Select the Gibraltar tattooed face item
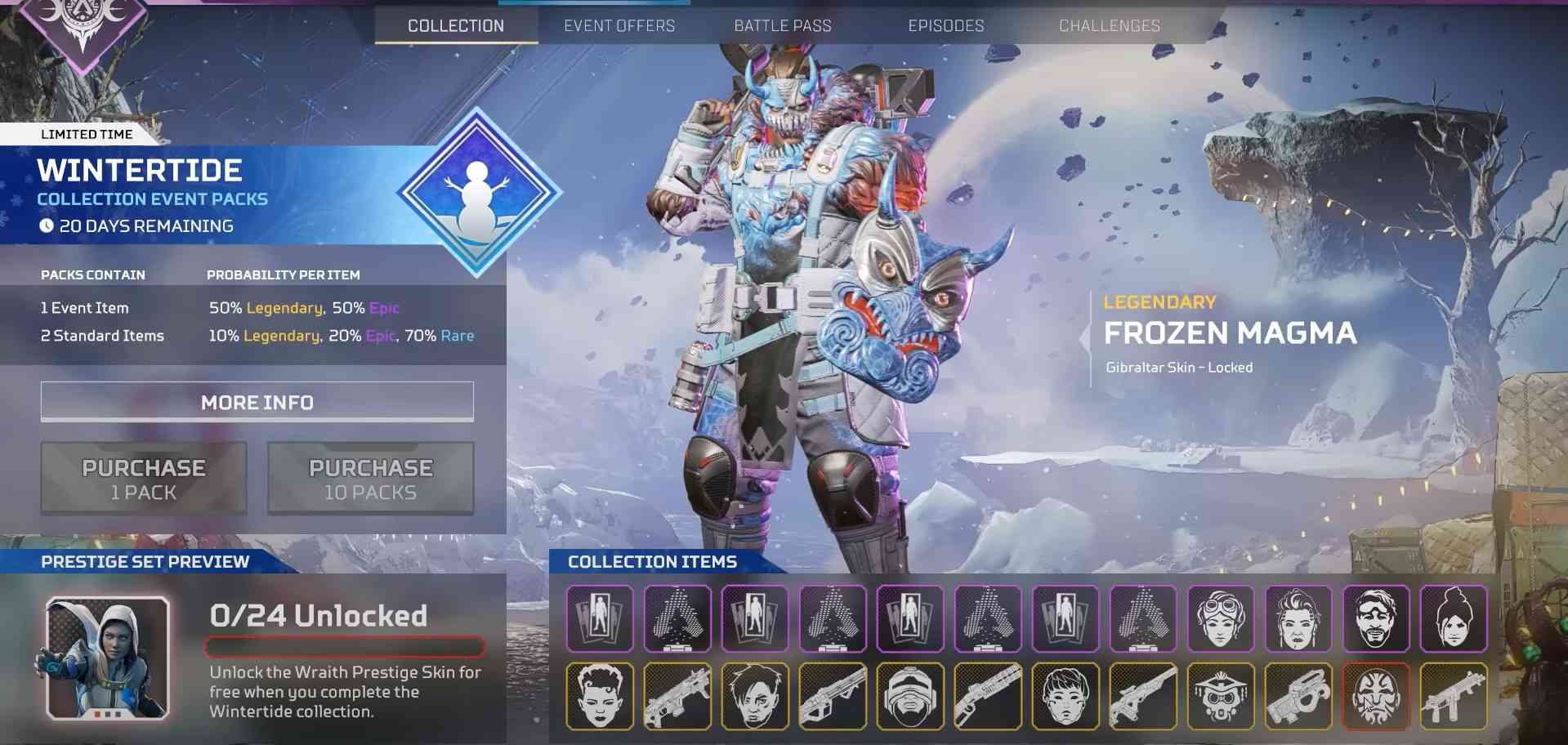 (1376, 697)
